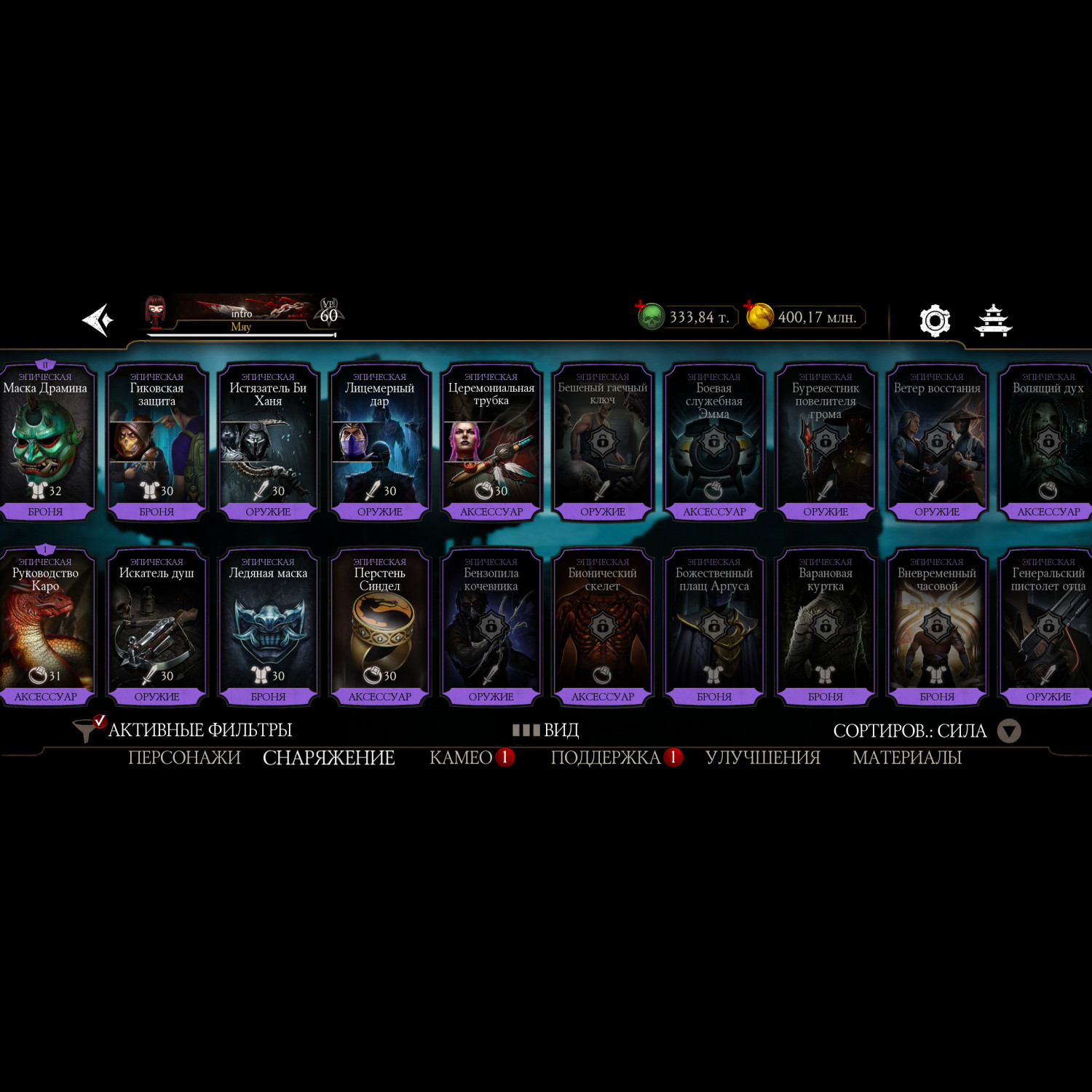Open the settings gear icon
Screen dimensions: 1092x1092
(935, 320)
